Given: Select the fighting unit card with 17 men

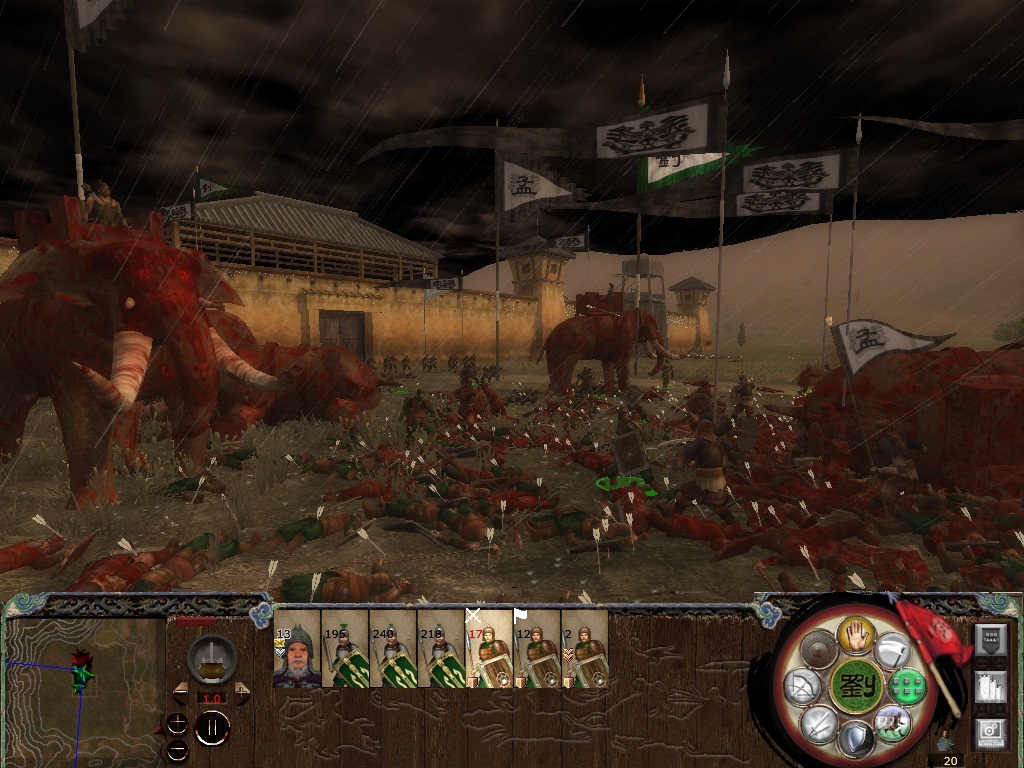Looking at the screenshot, I should 489,649.
